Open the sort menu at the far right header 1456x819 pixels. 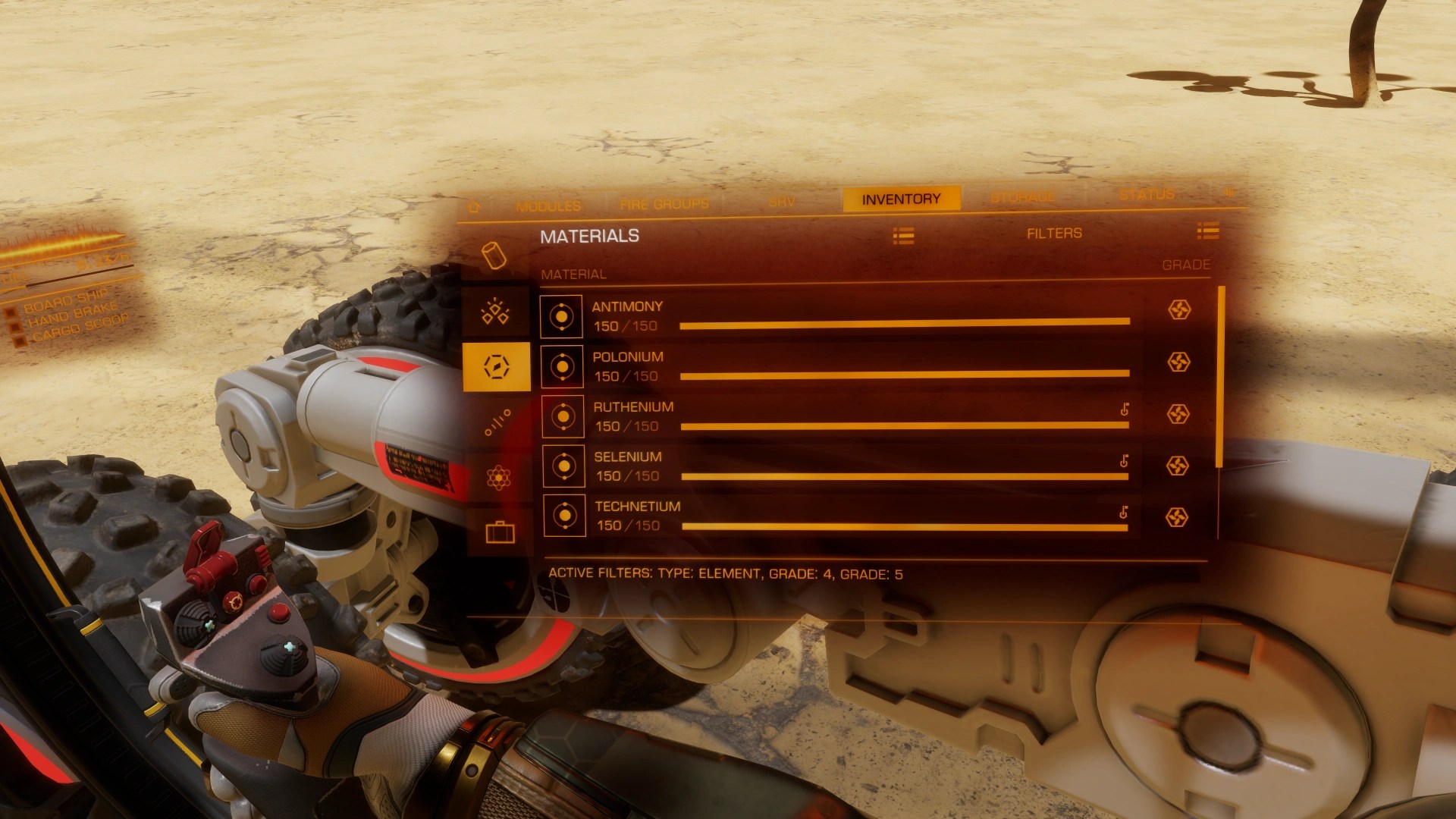tap(1207, 233)
